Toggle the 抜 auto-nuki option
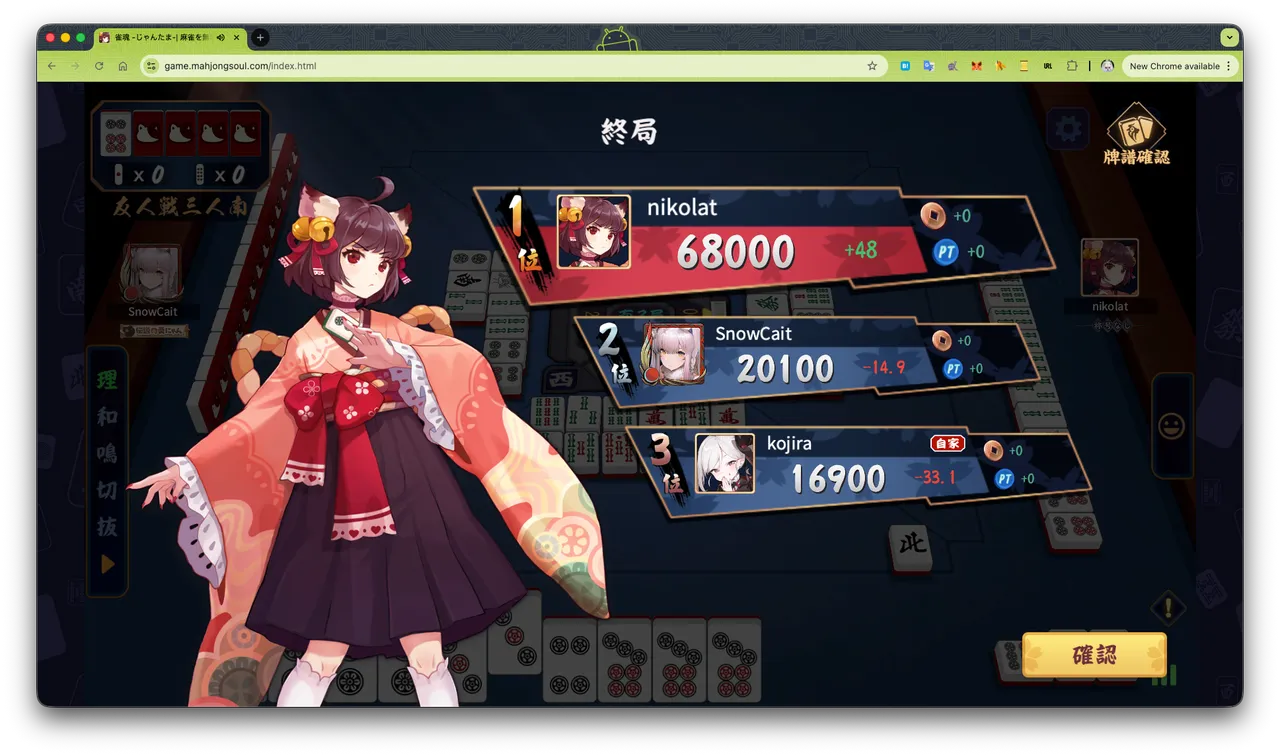1280x756 pixels. click(107, 526)
